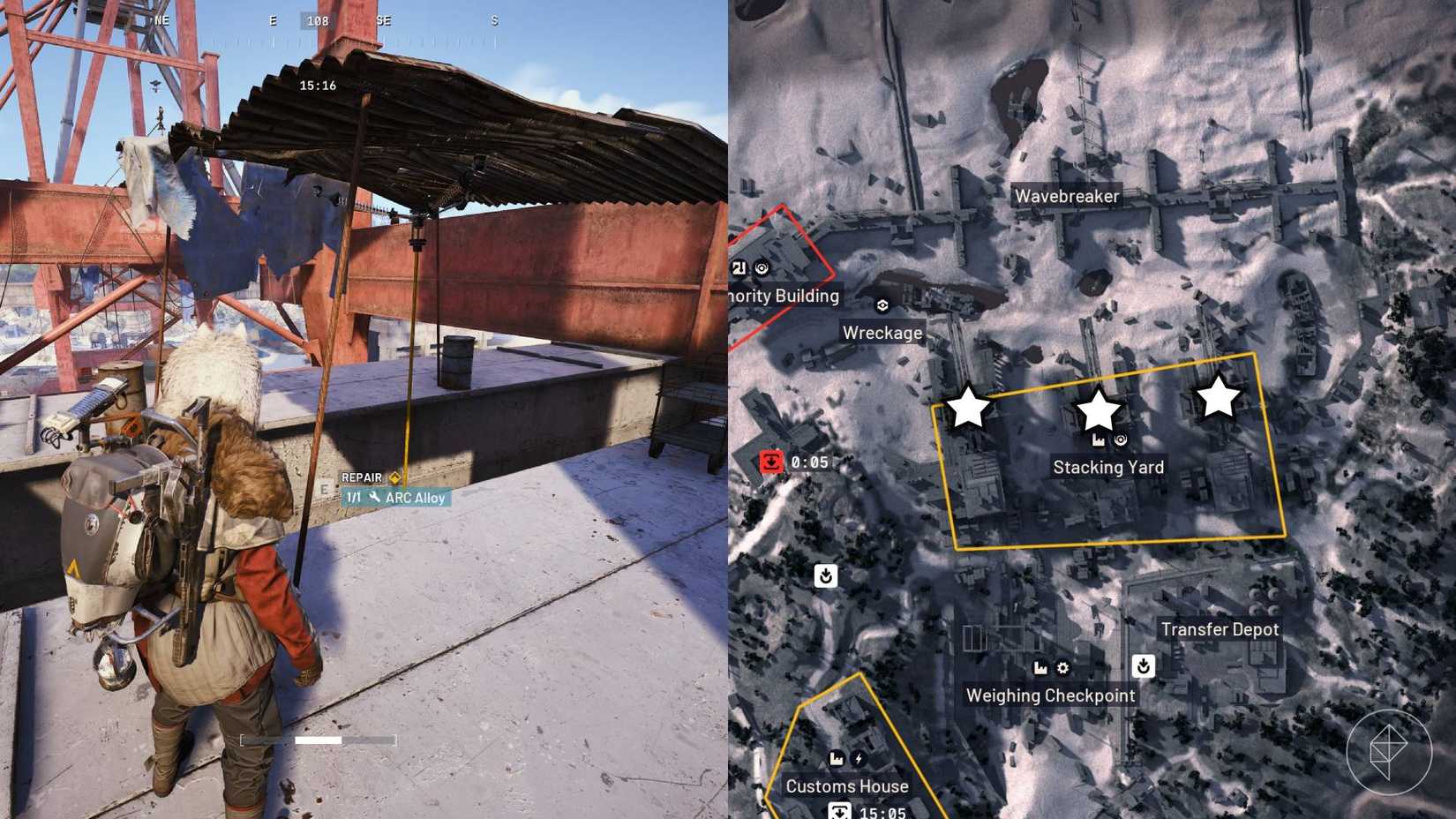Click the camera icon above Authority Building
1456x819 pixels.
pyautogui.click(x=761, y=268)
